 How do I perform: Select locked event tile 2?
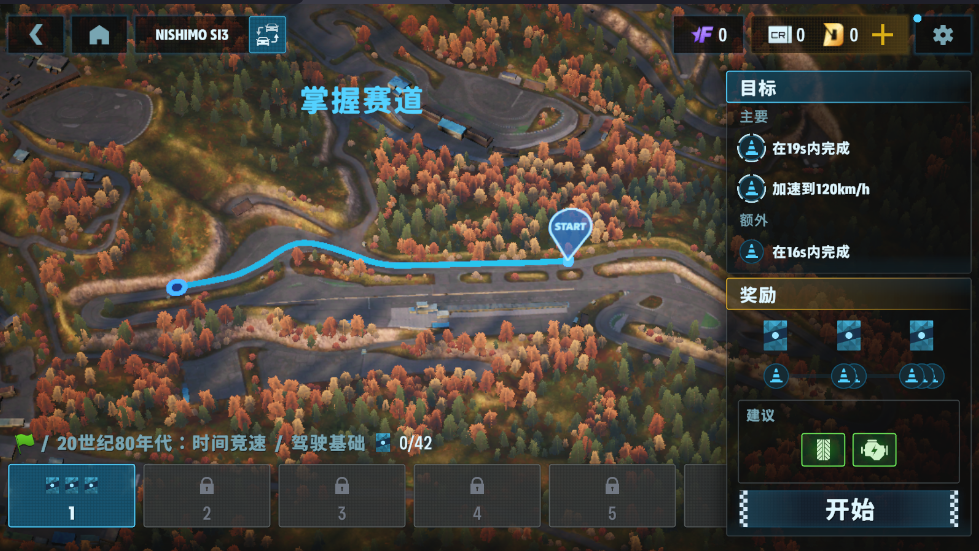pyautogui.click(x=207, y=496)
